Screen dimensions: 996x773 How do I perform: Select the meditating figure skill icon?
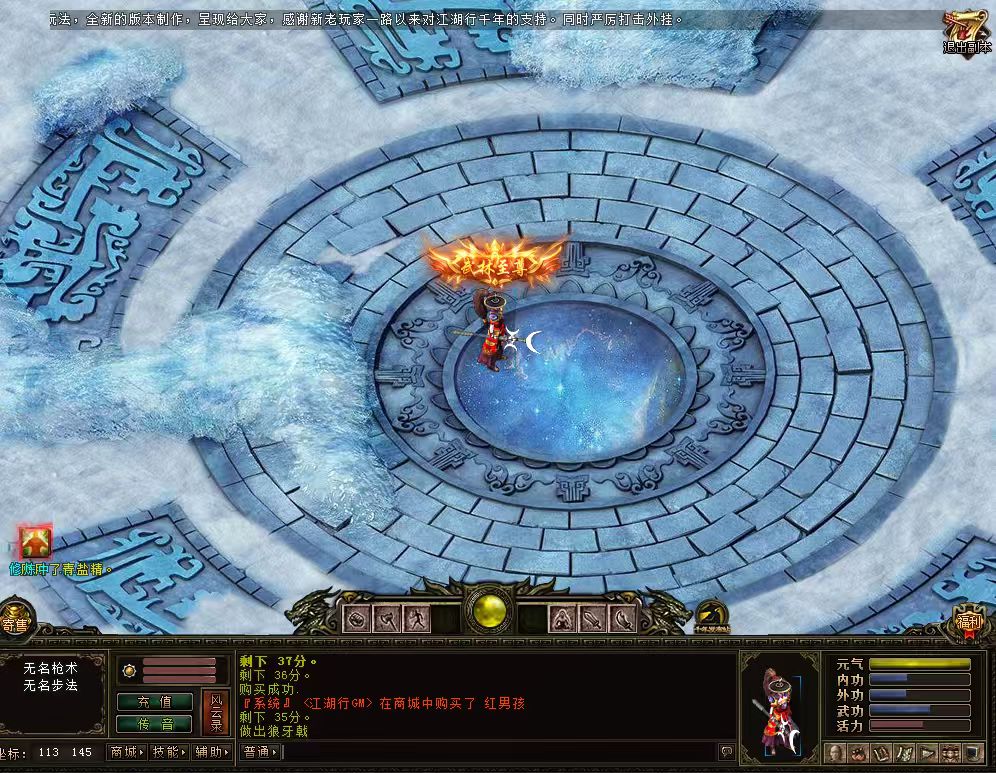tap(564, 619)
